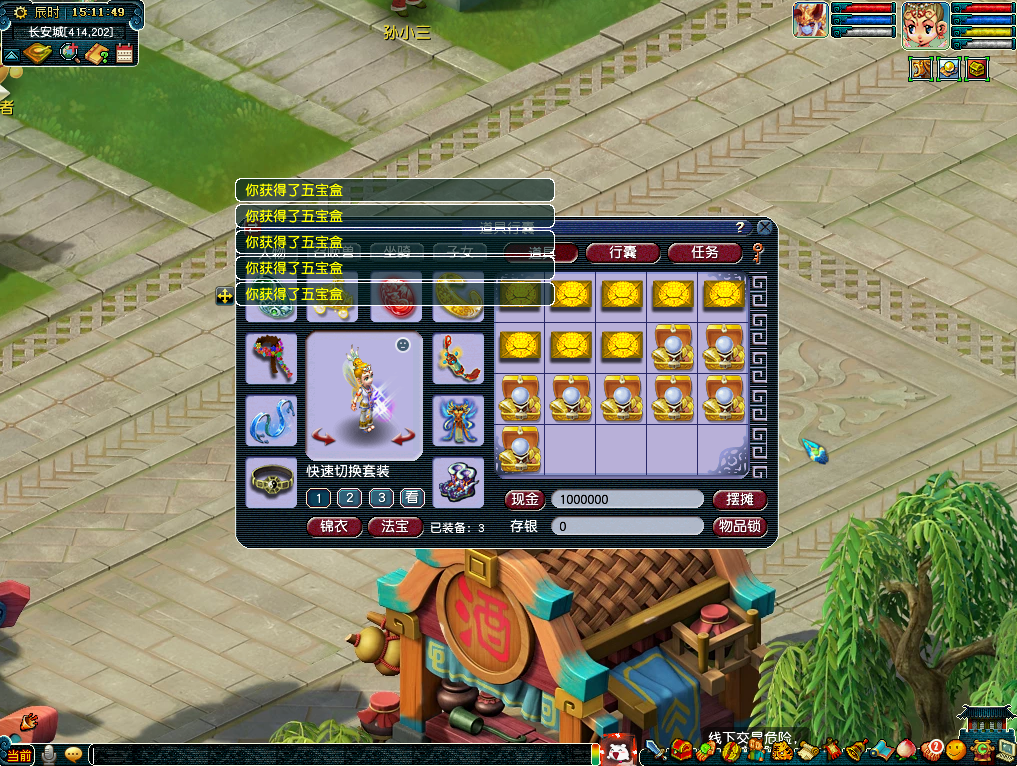
Task: Open the 法宝 treasure panel
Action: pyautogui.click(x=395, y=526)
